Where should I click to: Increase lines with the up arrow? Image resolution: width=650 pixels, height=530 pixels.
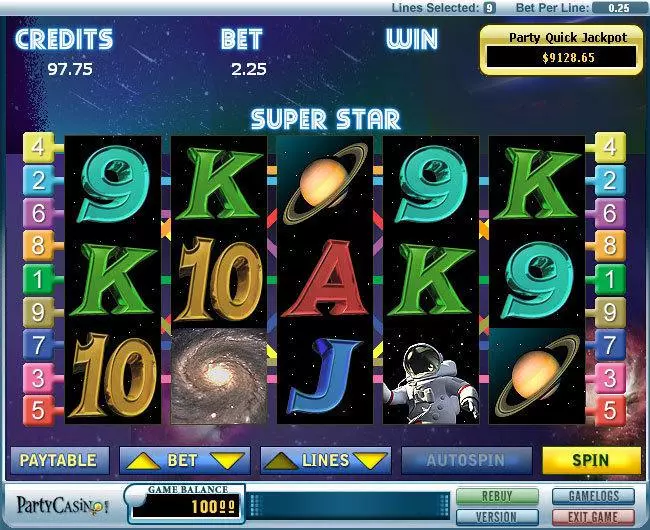tap(281, 460)
